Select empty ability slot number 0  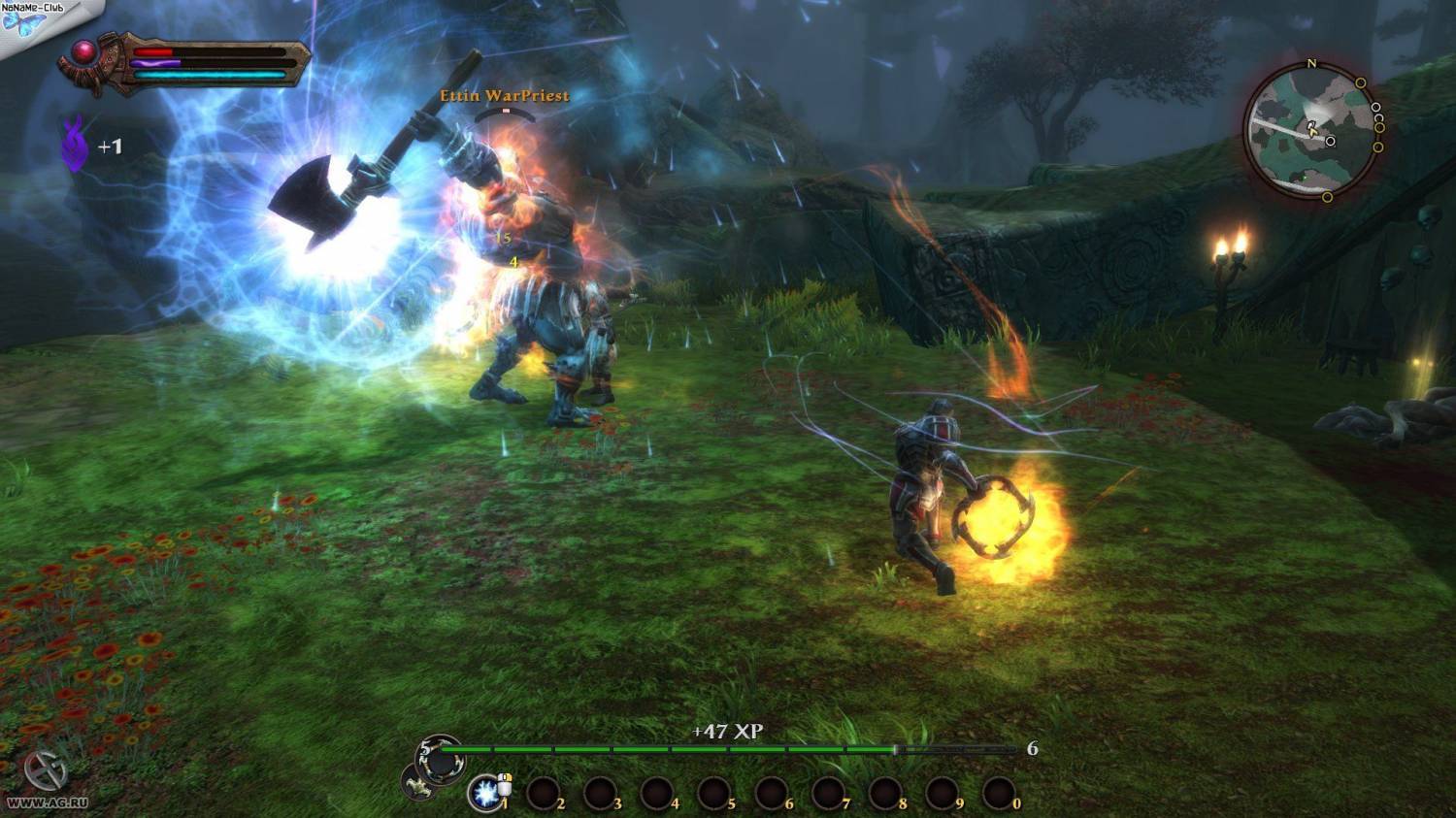click(999, 794)
